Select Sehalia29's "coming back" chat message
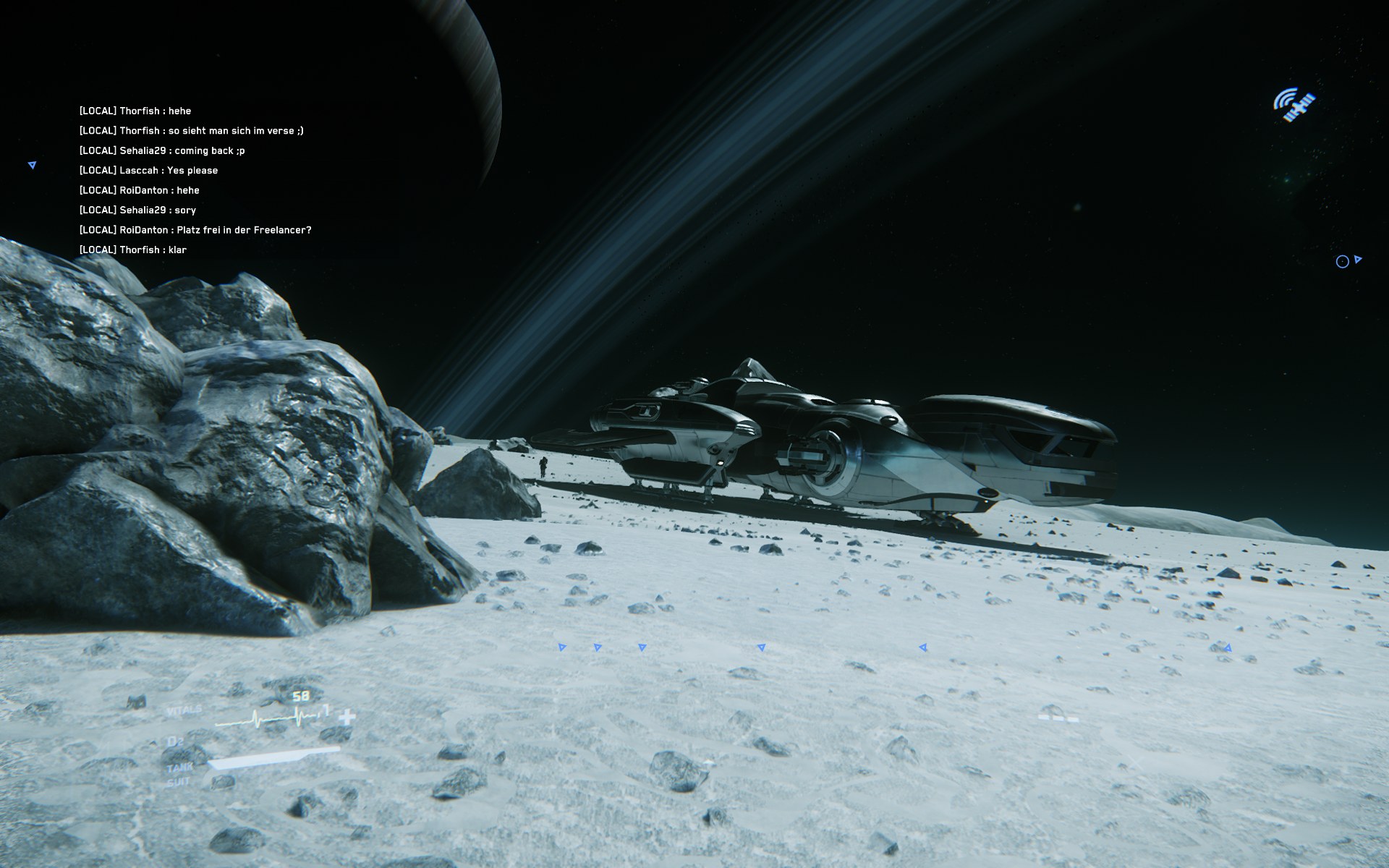The image size is (1389, 868). 162,150
